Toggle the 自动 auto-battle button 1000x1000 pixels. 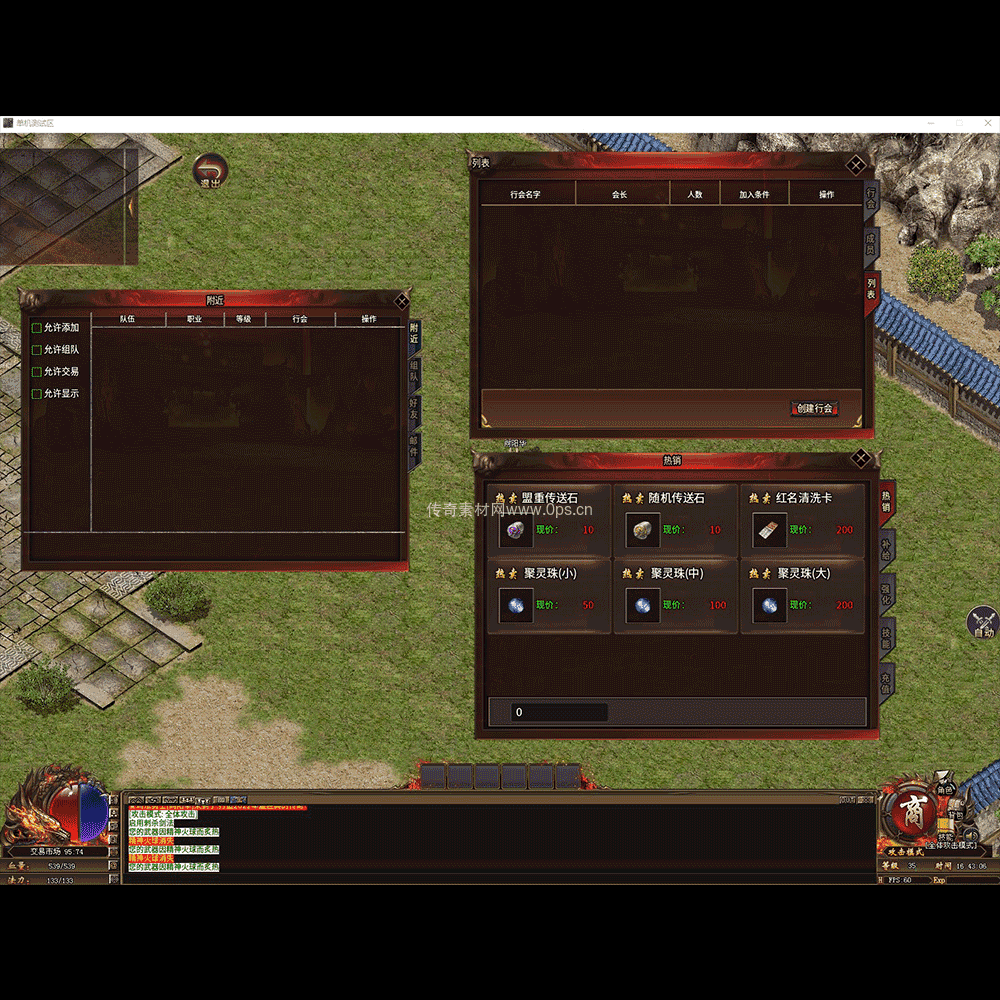click(x=983, y=623)
